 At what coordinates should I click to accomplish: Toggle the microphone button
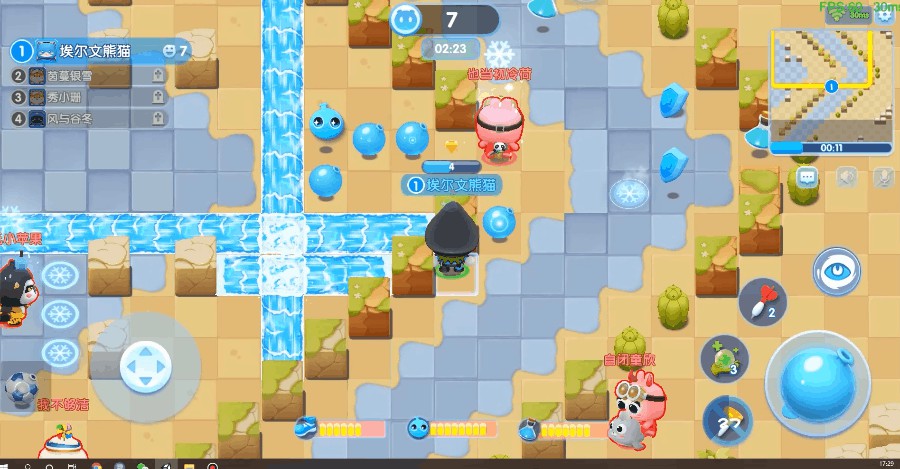(883, 177)
